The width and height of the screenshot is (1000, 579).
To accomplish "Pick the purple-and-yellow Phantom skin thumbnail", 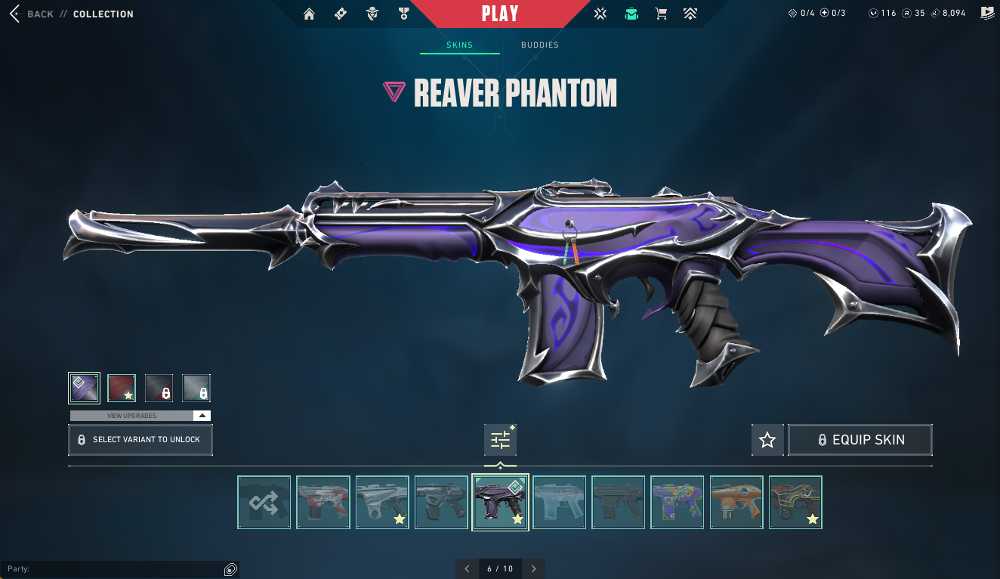I will 677,501.
